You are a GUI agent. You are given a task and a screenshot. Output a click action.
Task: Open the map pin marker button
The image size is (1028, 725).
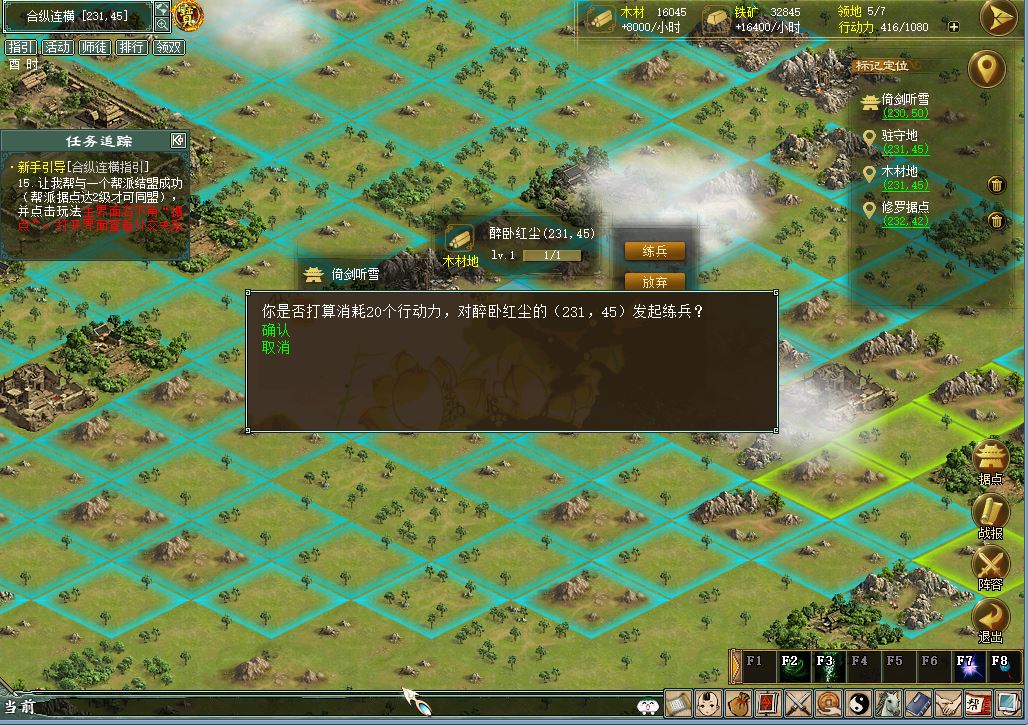click(989, 70)
